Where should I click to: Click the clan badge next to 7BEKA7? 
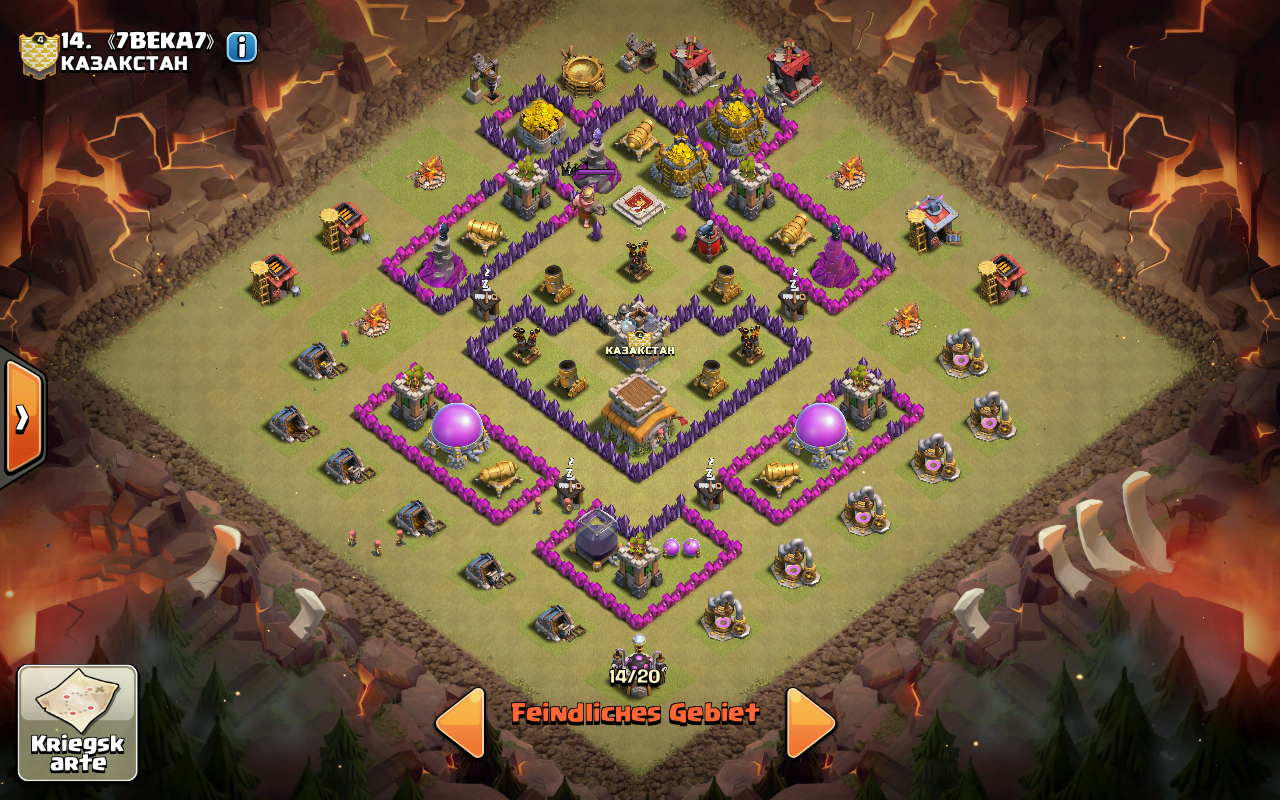point(38,54)
